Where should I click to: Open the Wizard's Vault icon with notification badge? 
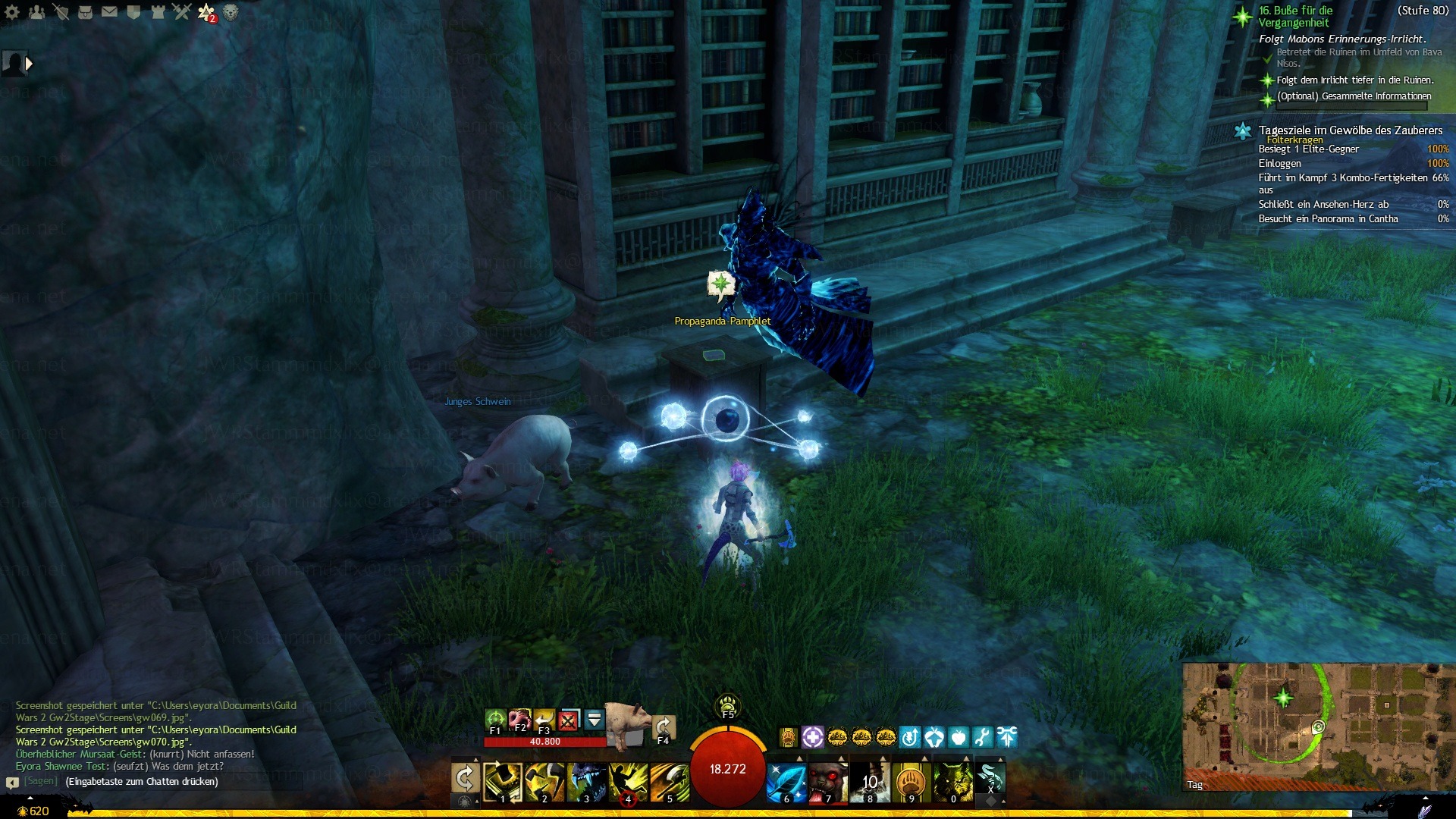pyautogui.click(x=206, y=11)
